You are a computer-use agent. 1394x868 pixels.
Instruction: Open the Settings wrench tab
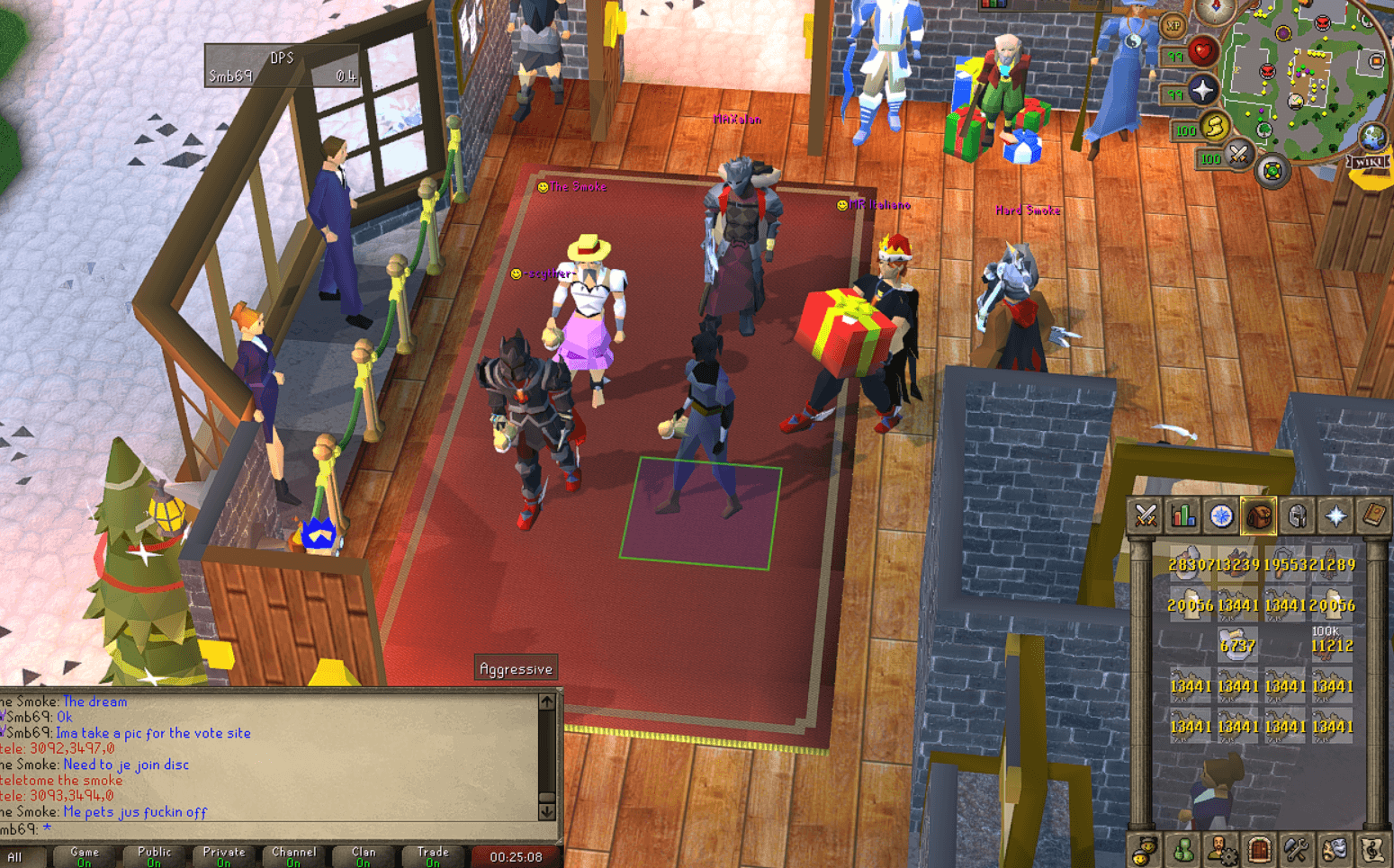click(x=1297, y=849)
